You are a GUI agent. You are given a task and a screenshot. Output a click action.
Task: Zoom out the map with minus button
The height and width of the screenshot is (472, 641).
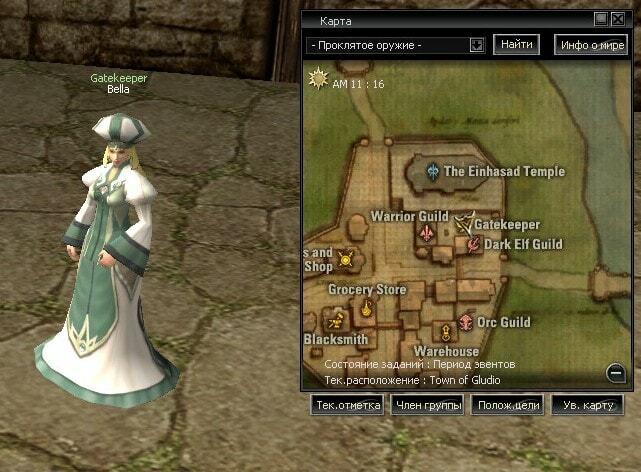pyautogui.click(x=616, y=373)
